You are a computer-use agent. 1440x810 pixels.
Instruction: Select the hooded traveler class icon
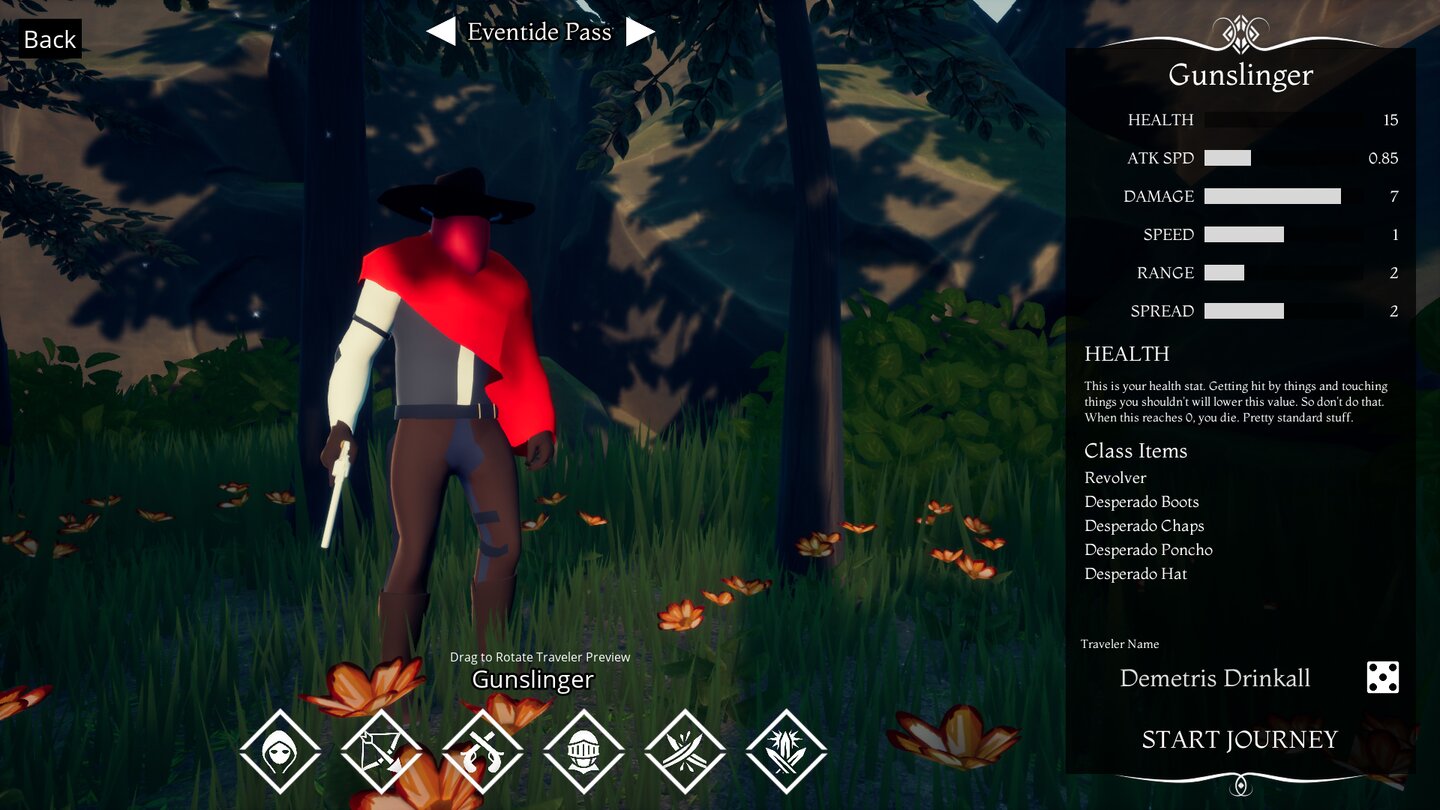(281, 750)
